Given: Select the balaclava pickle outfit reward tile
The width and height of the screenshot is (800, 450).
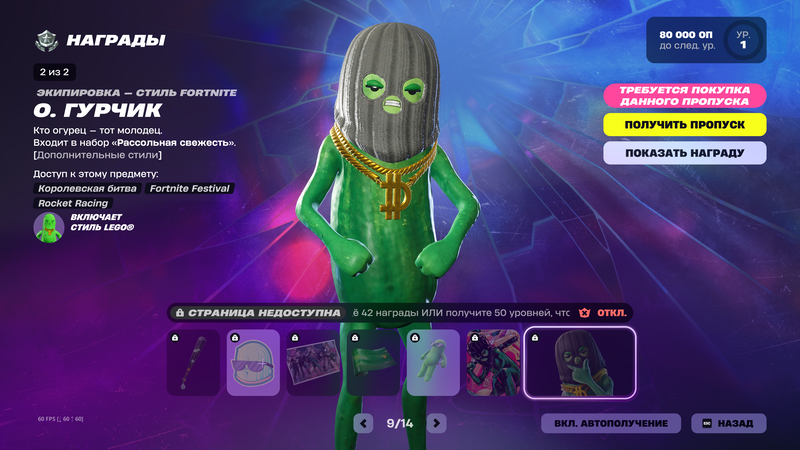Looking at the screenshot, I should [x=580, y=363].
